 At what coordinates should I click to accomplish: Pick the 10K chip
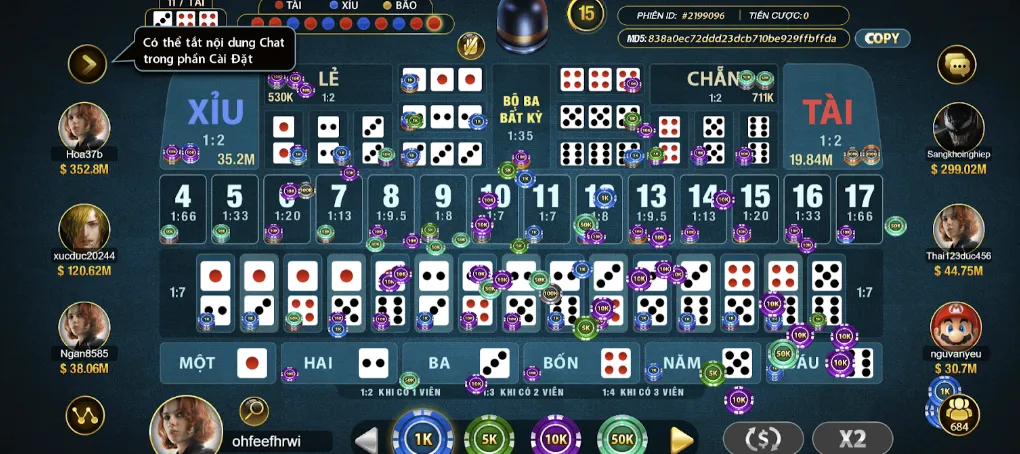[555, 438]
